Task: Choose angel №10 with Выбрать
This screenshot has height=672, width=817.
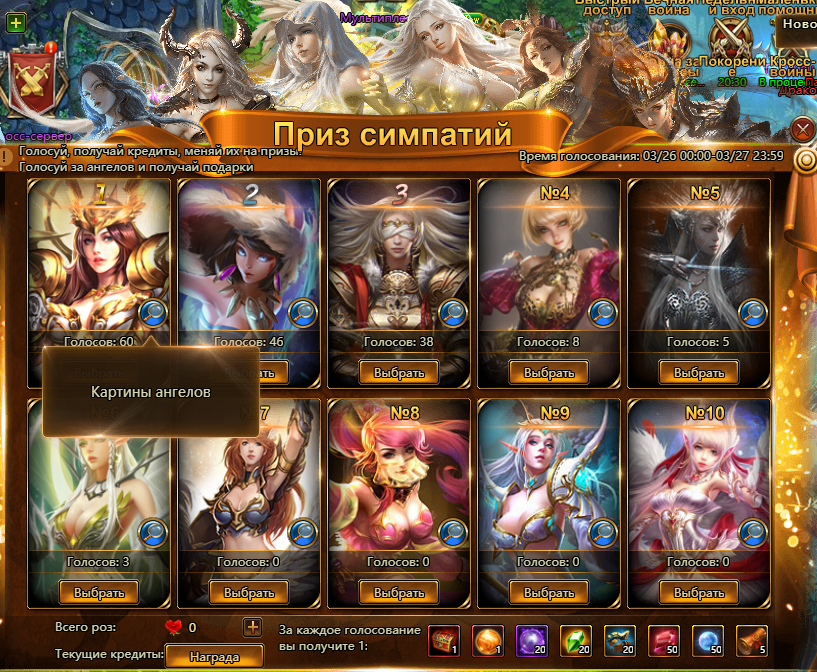Action: coord(698,592)
